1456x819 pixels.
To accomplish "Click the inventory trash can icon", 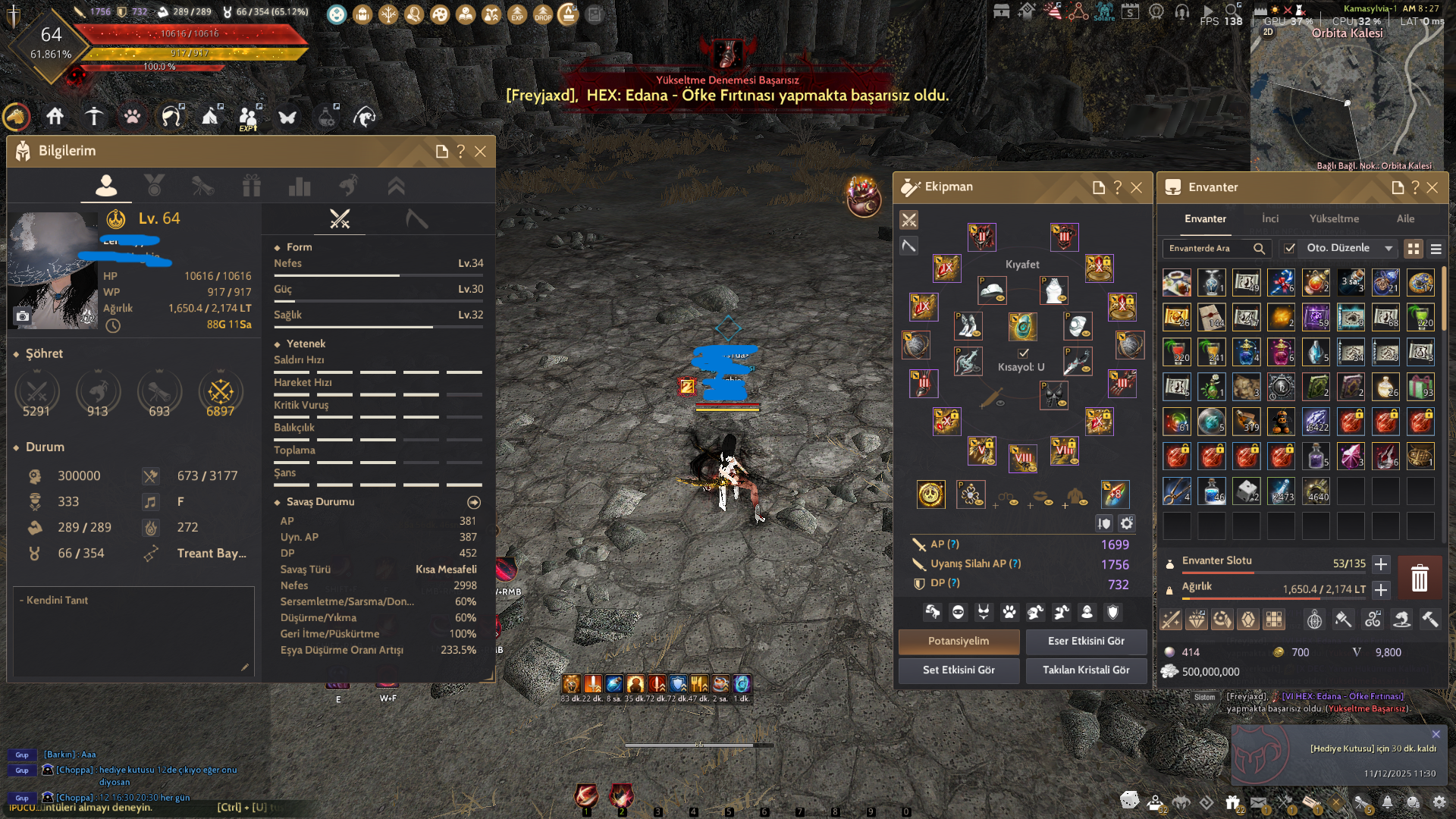I will click(1419, 578).
